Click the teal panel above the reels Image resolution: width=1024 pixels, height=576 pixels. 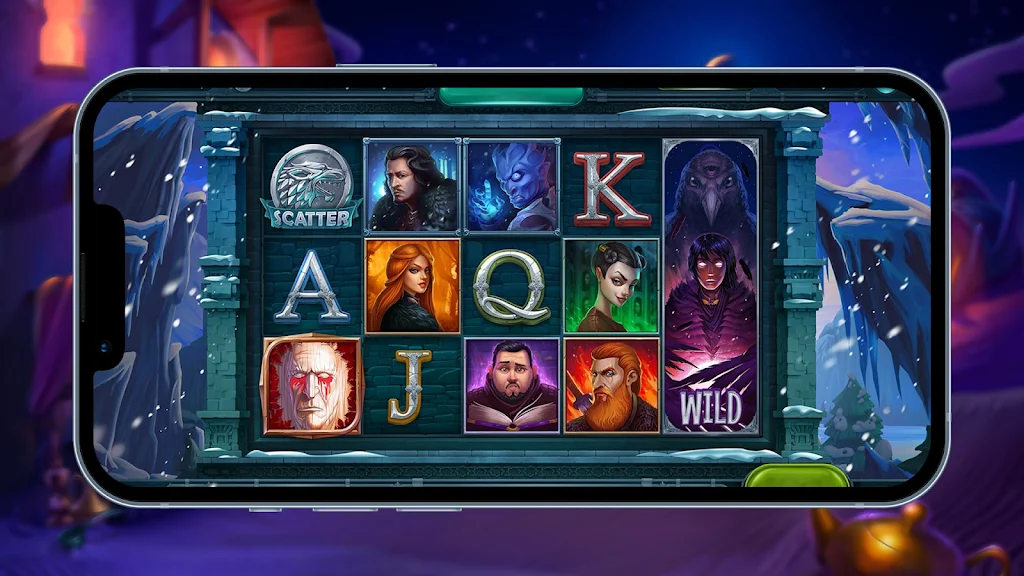511,96
